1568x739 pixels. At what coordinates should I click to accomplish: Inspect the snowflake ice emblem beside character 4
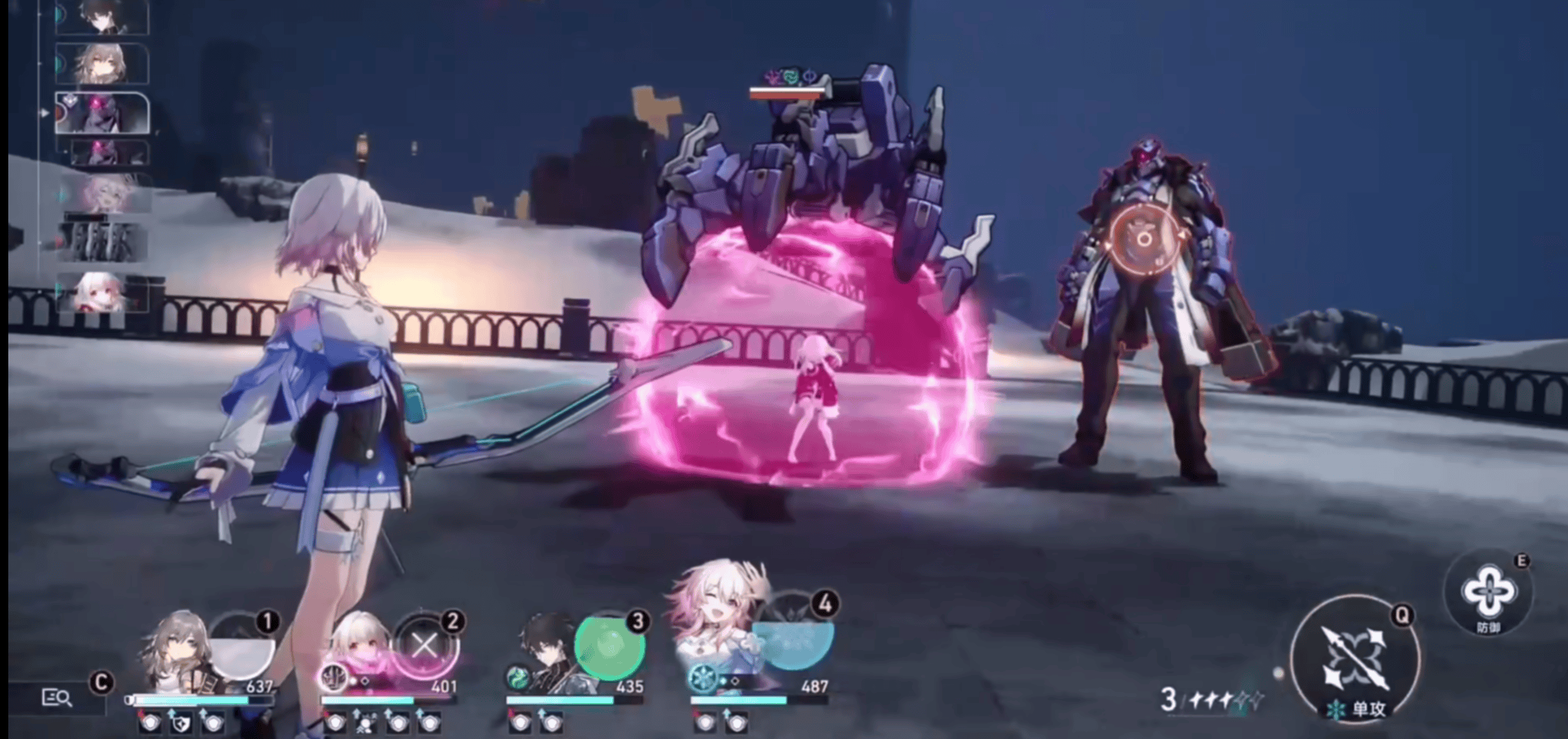[x=703, y=679]
